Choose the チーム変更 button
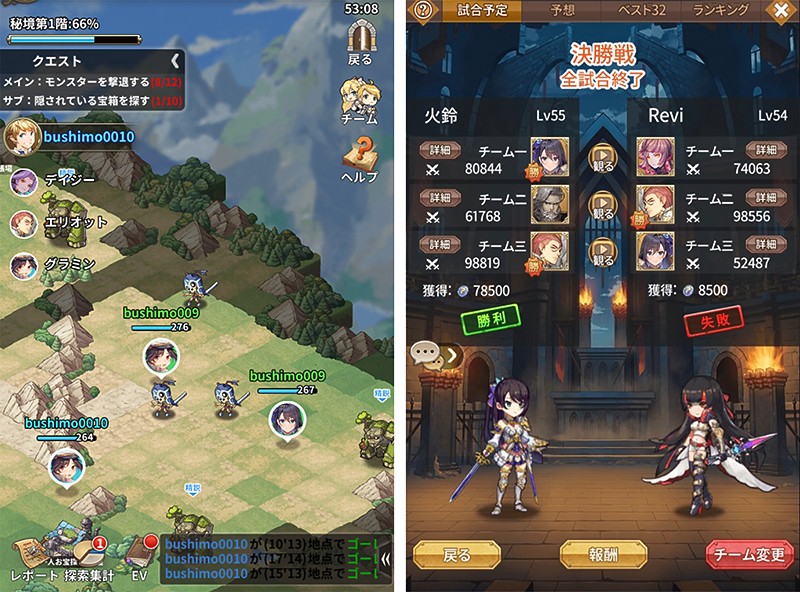The height and width of the screenshot is (592, 800). (x=750, y=554)
